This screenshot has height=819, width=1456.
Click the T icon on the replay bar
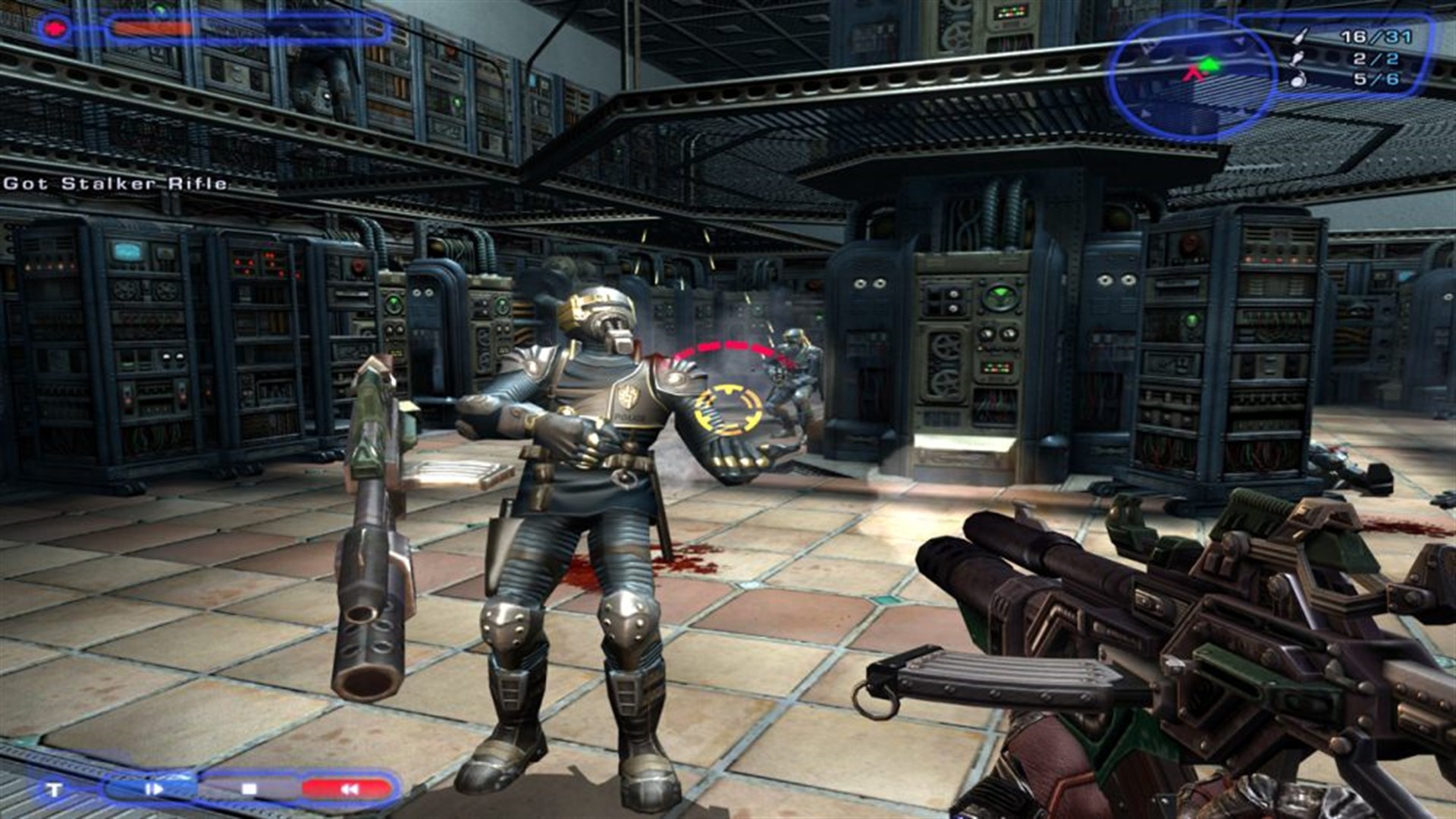[56, 789]
